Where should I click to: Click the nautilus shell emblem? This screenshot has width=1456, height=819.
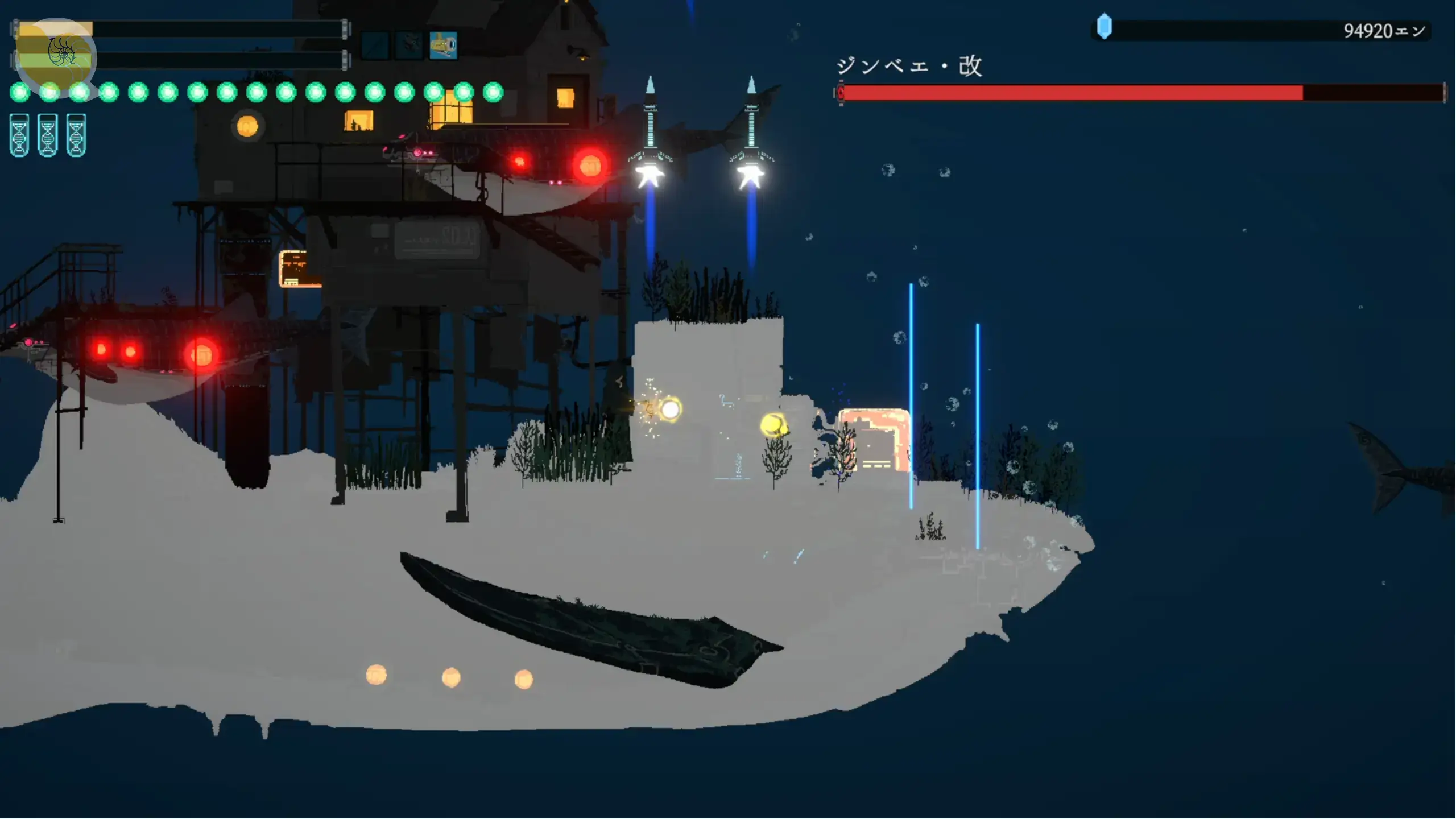[x=61, y=52]
